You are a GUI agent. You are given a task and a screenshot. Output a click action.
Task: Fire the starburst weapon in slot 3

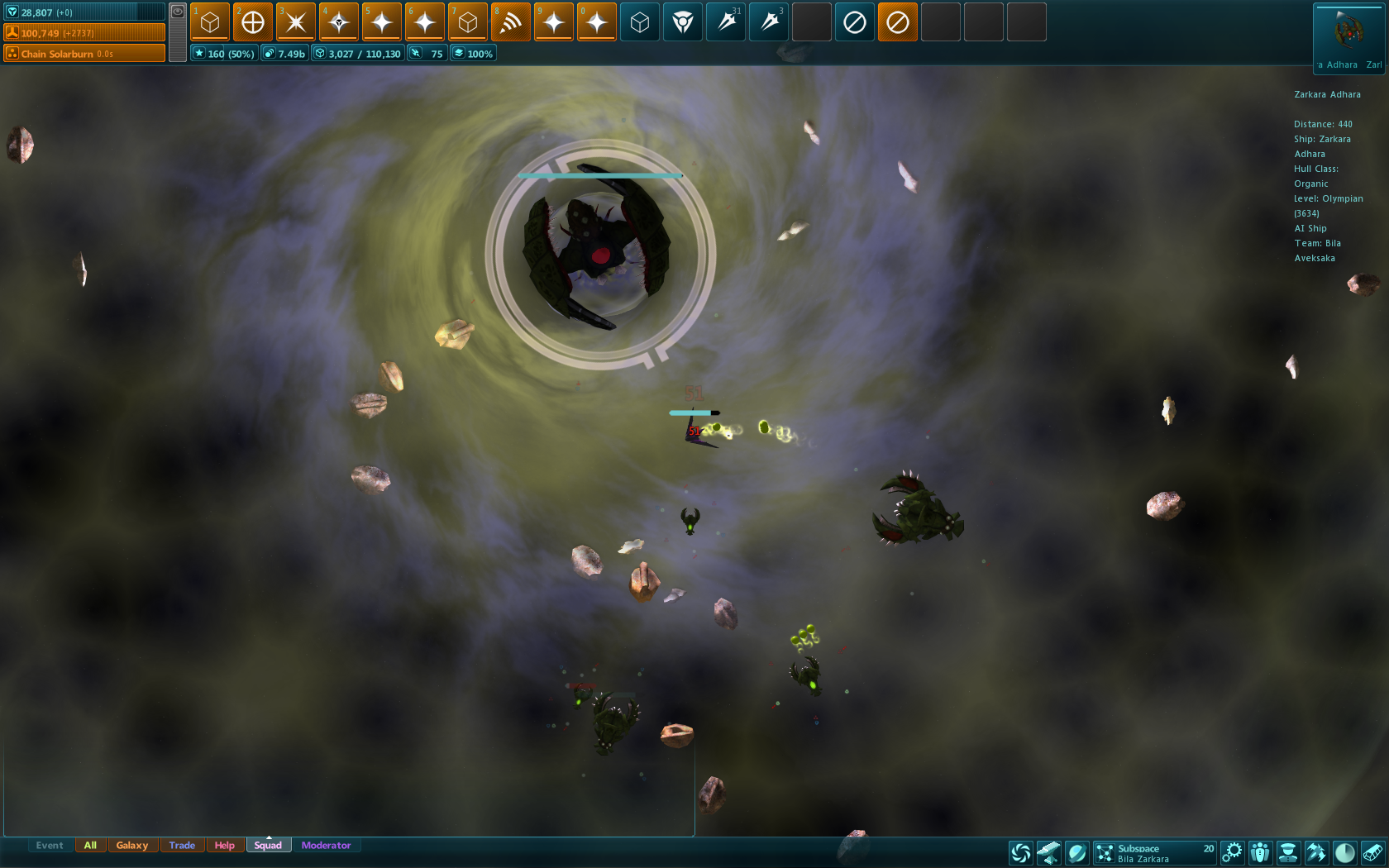296,22
